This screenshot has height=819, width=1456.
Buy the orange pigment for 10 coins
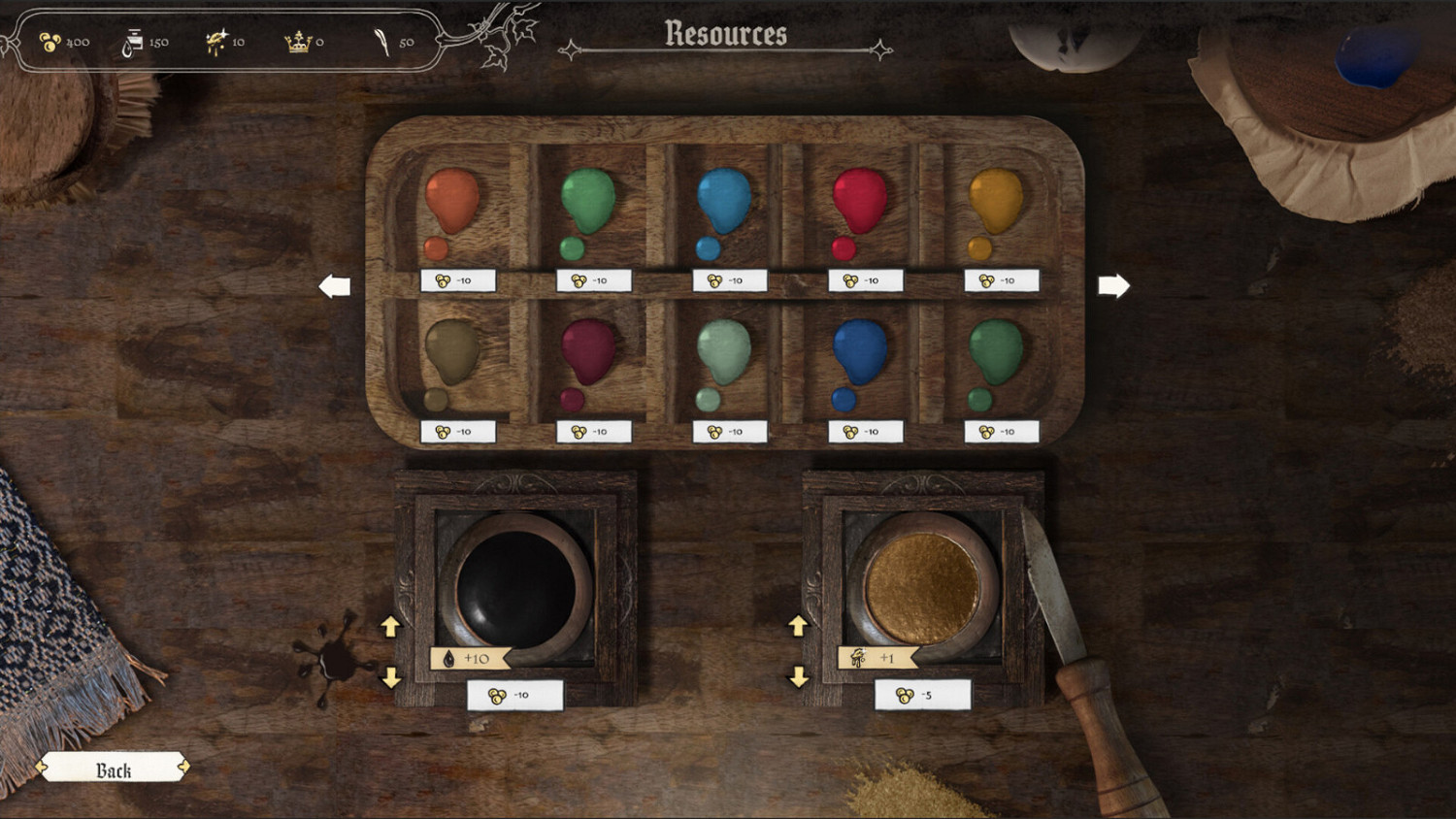point(456,279)
